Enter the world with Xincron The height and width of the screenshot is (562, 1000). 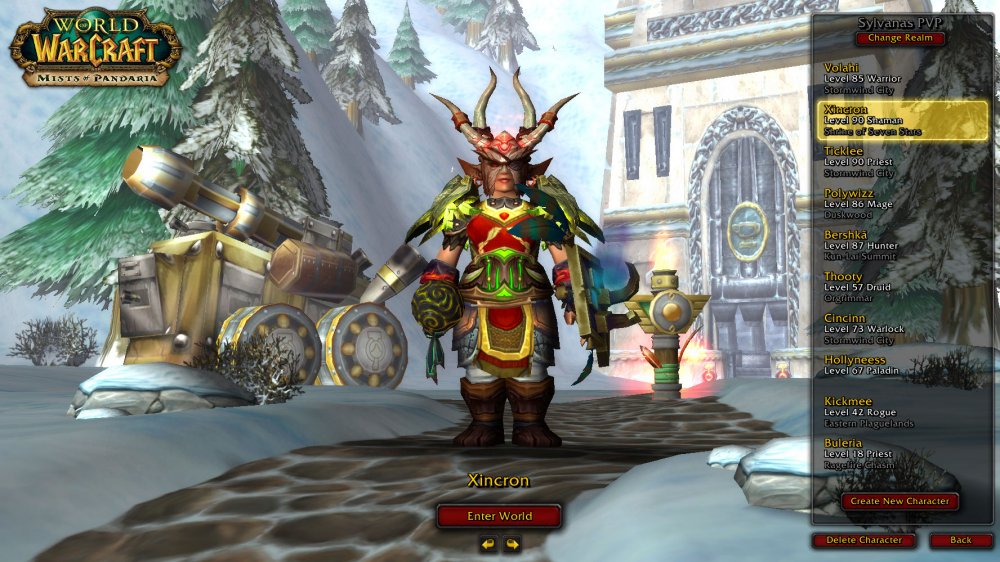pyautogui.click(x=499, y=516)
